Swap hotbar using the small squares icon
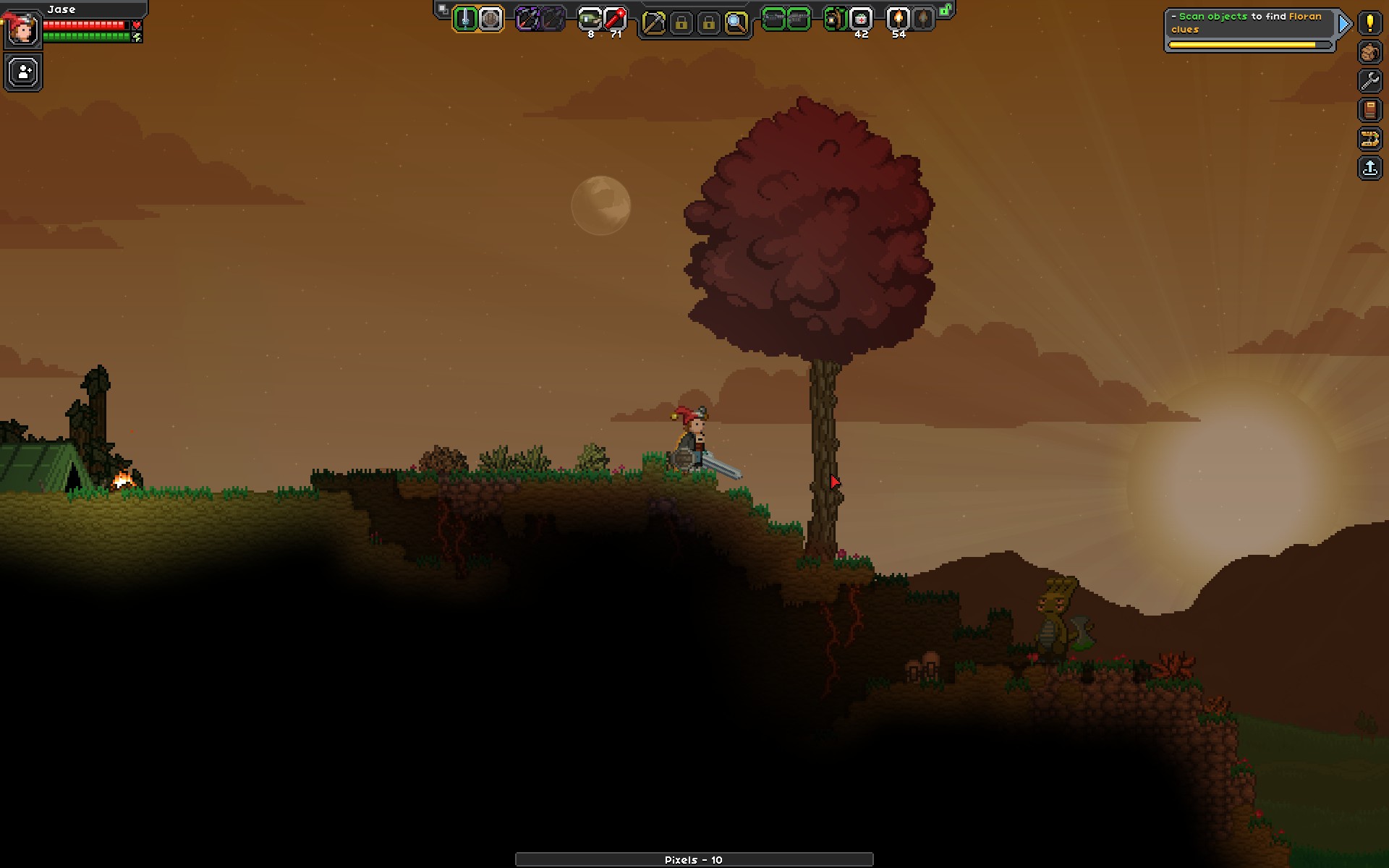The image size is (1389, 868). 443,9
